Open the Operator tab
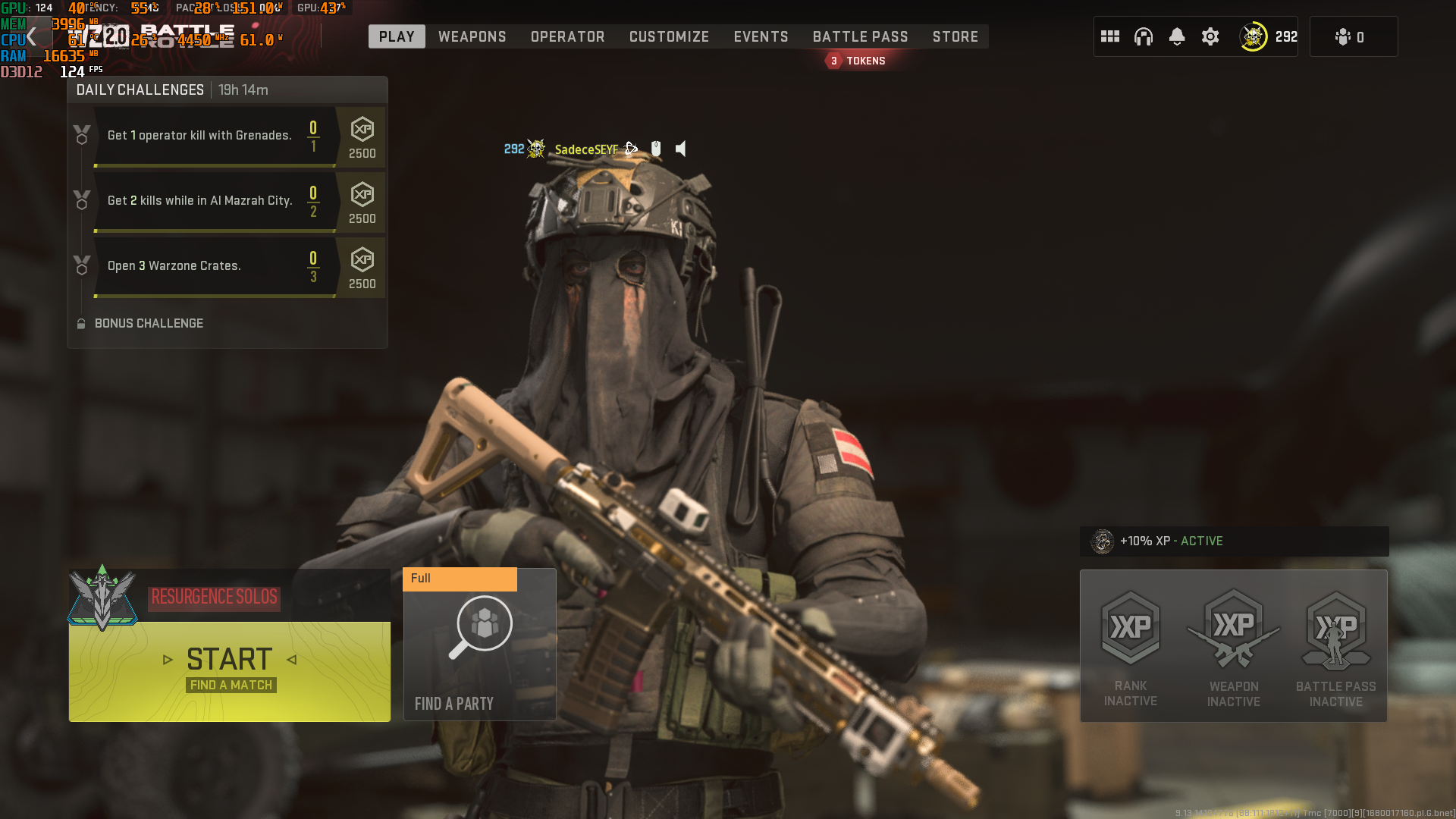Screen dimensions: 1456x819 [567, 36]
